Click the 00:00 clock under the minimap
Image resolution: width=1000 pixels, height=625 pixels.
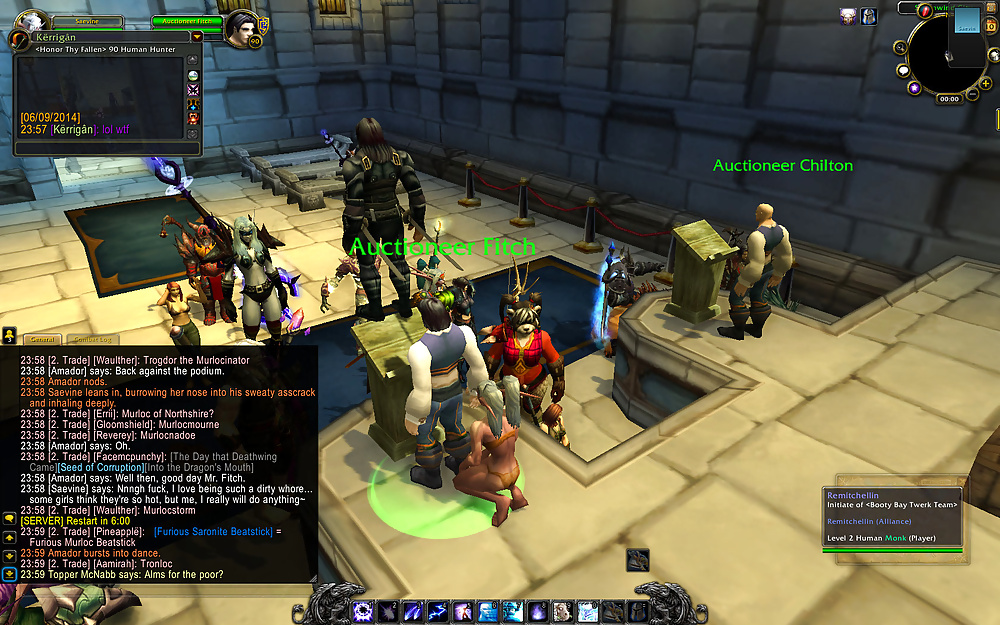click(x=949, y=99)
